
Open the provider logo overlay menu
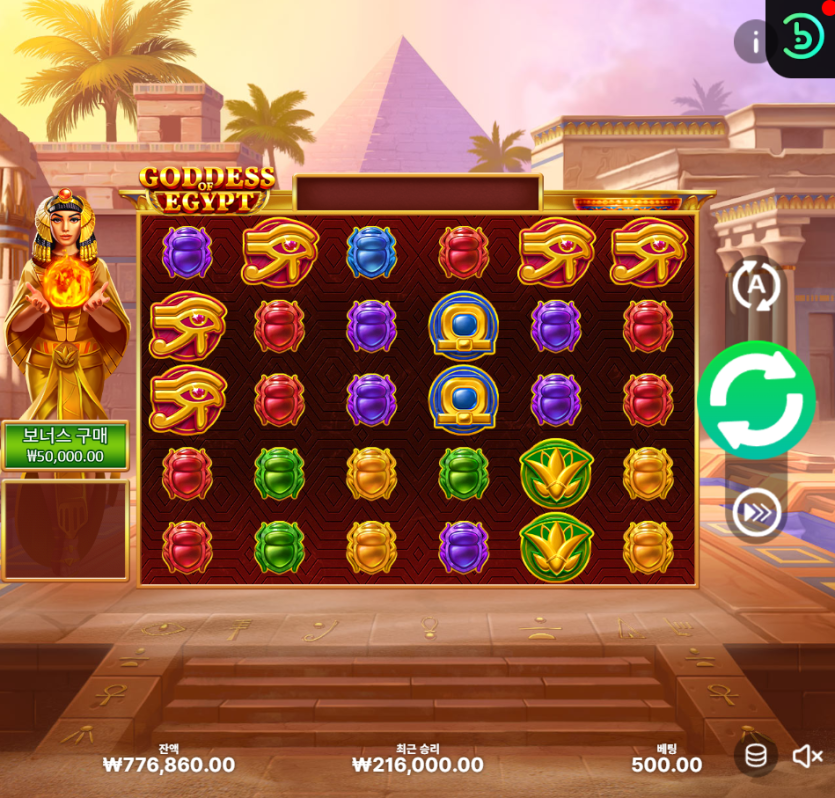point(802,37)
